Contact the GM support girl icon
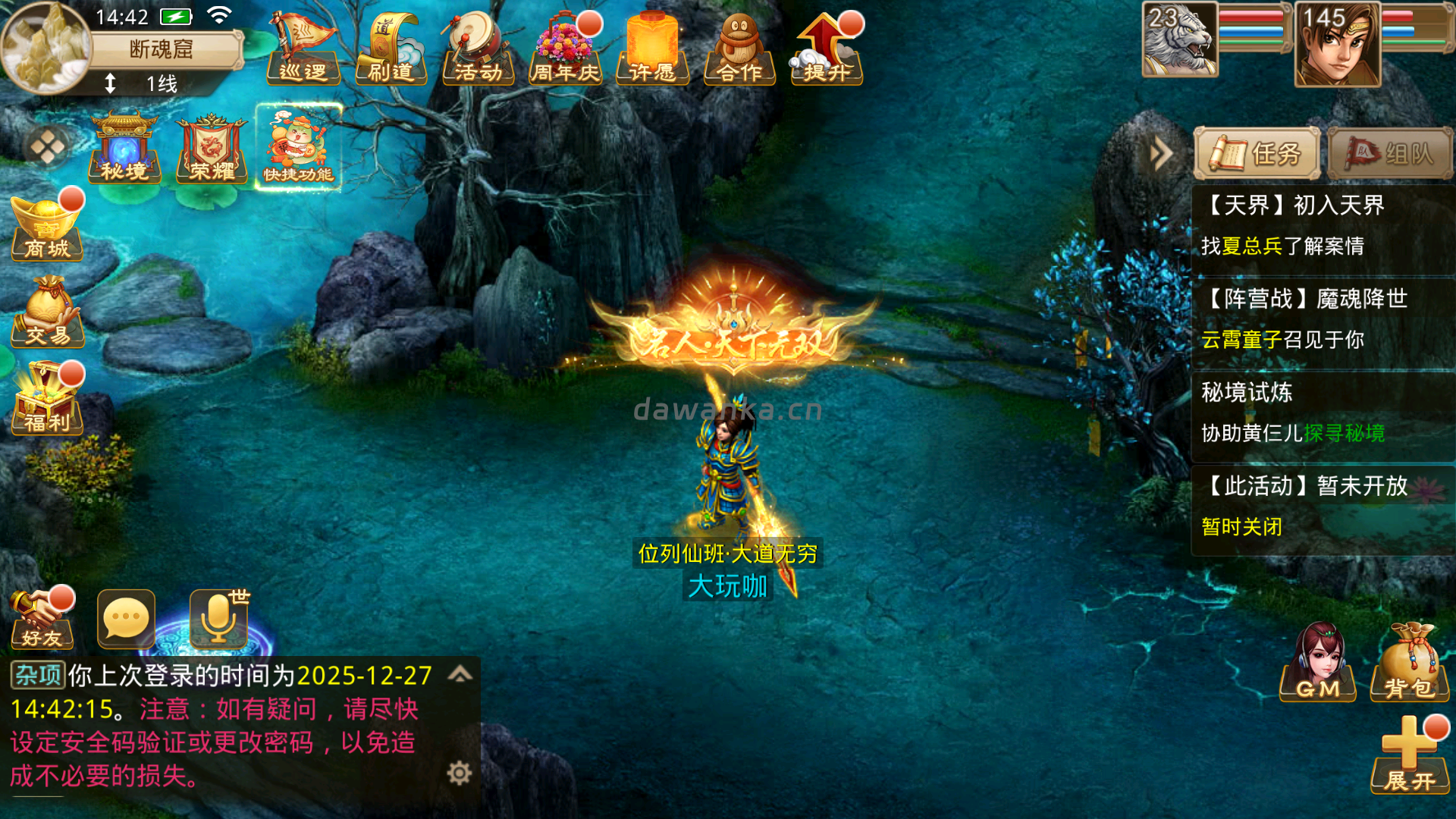 (x=1318, y=664)
